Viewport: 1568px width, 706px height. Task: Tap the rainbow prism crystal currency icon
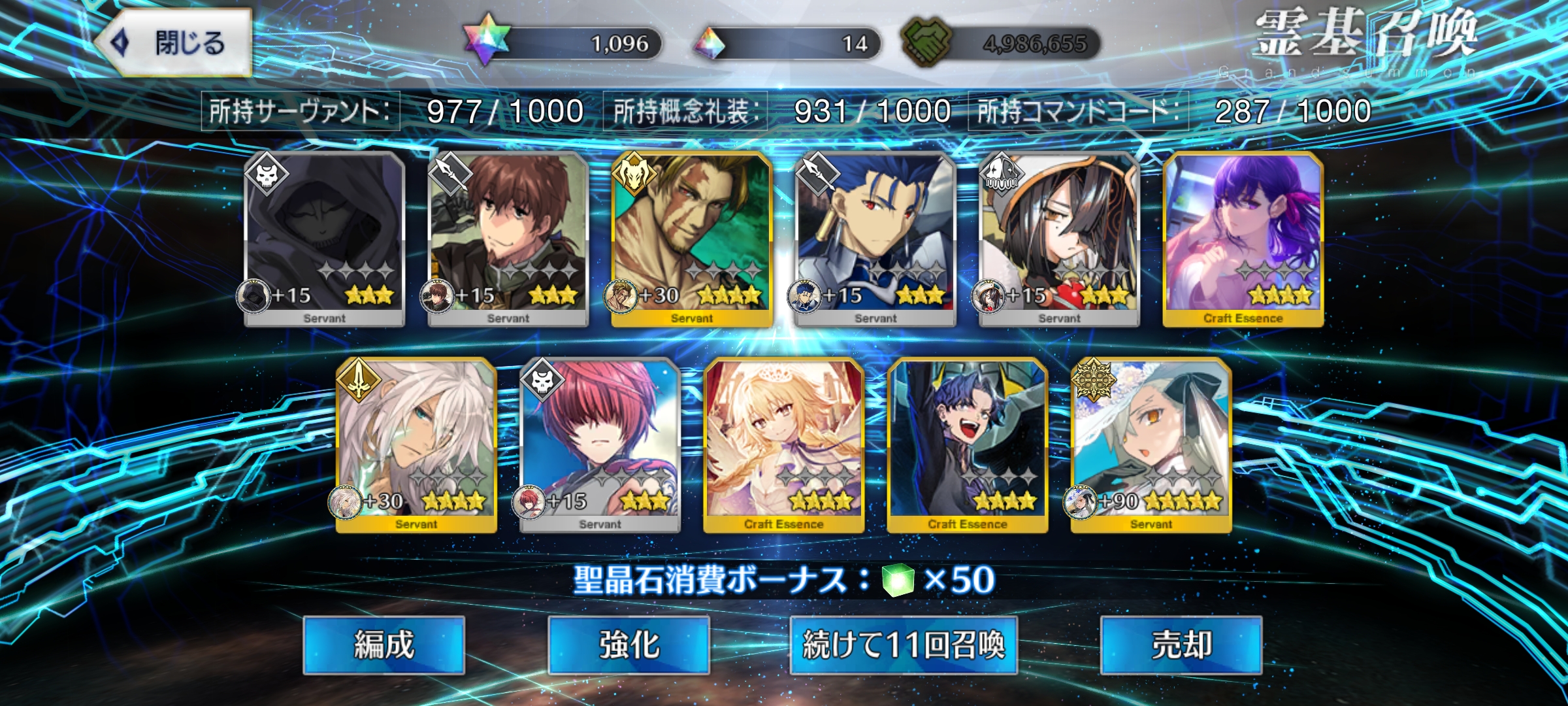tap(710, 43)
